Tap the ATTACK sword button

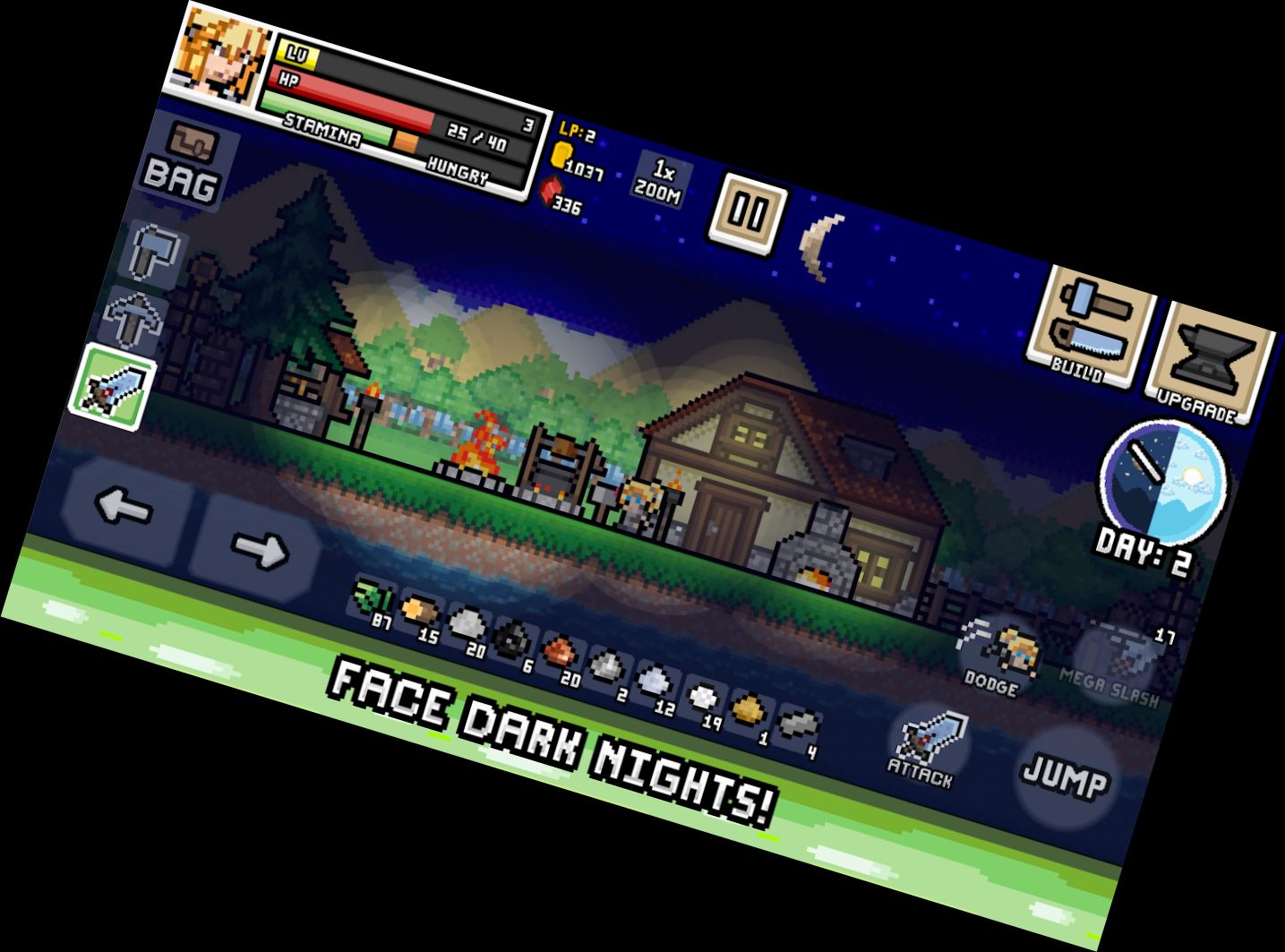pyautogui.click(x=927, y=743)
